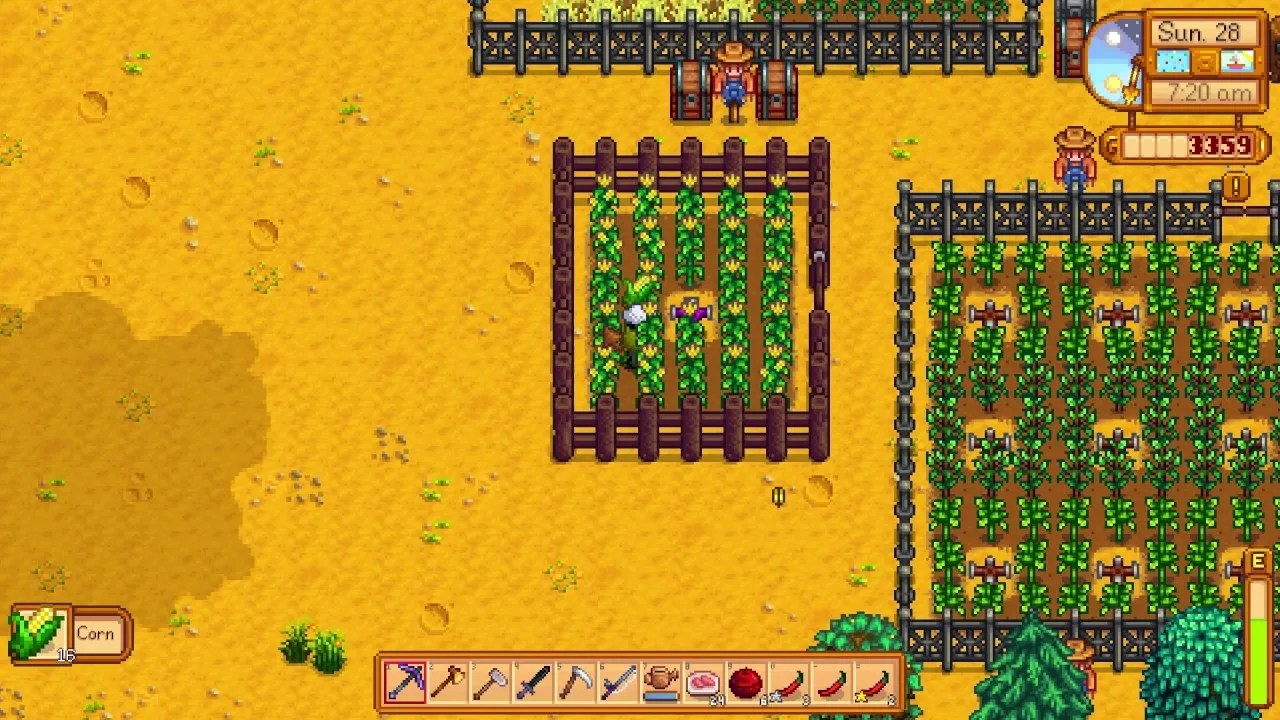This screenshot has width=1280, height=720.
Task: Select the Scythe from the toolbar
Action: [x=576, y=683]
